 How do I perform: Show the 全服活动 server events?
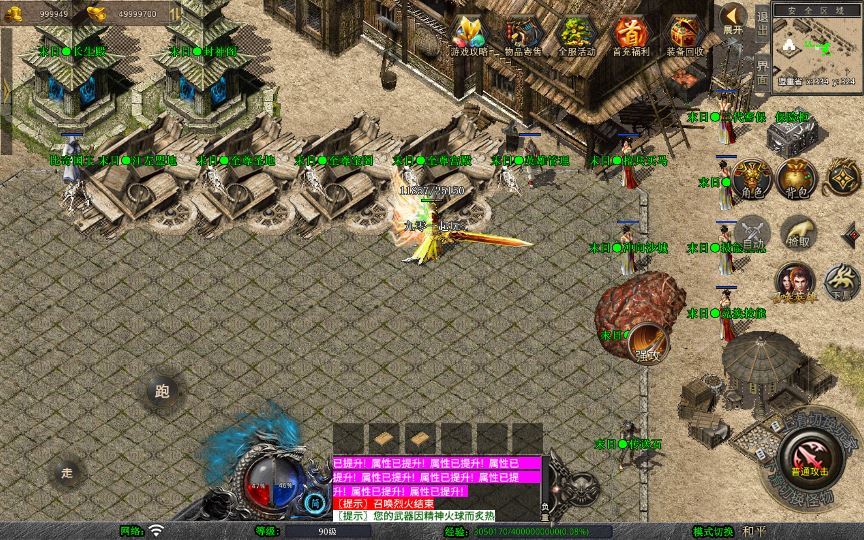576,35
